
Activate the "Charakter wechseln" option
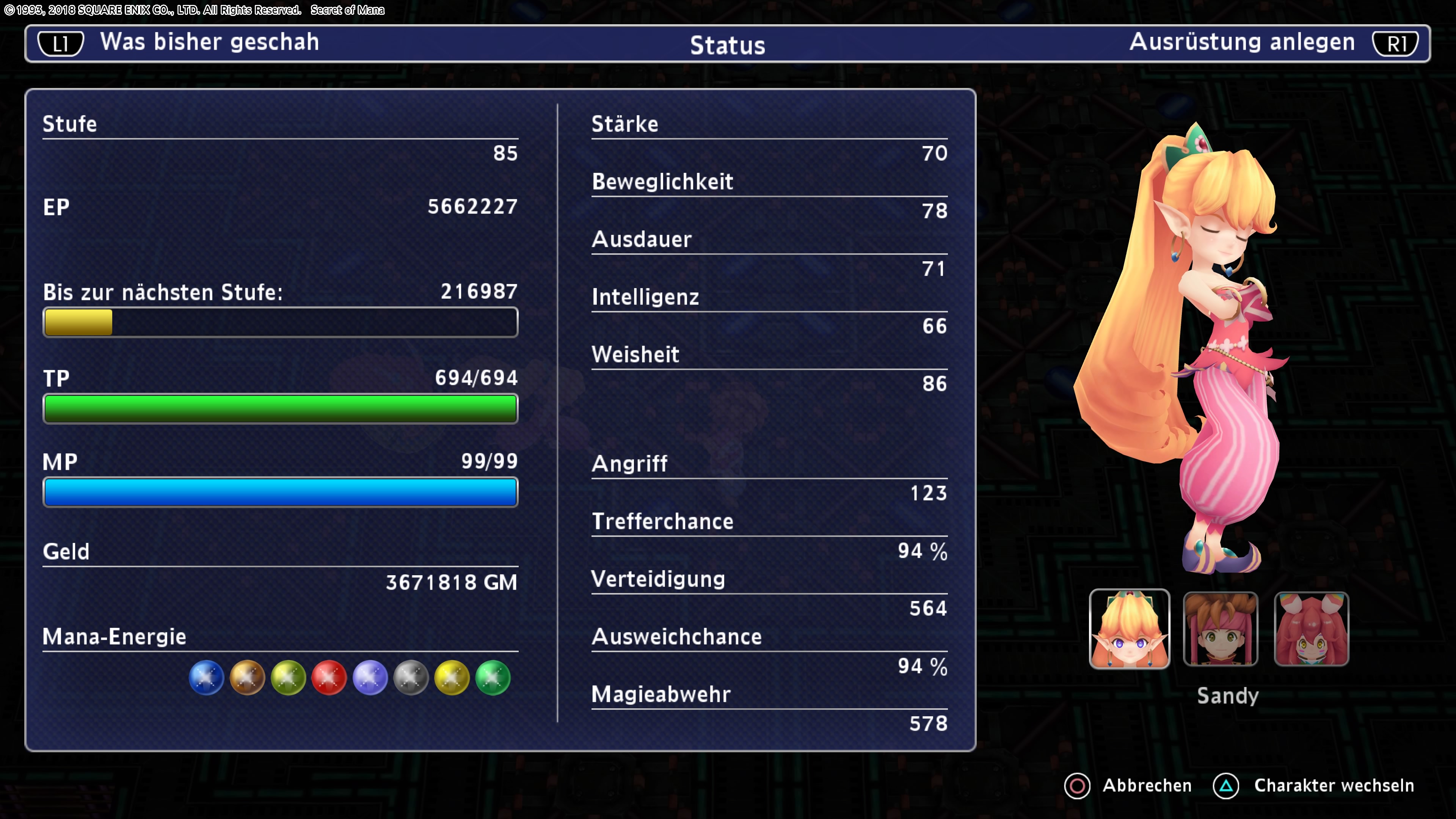1334,785
